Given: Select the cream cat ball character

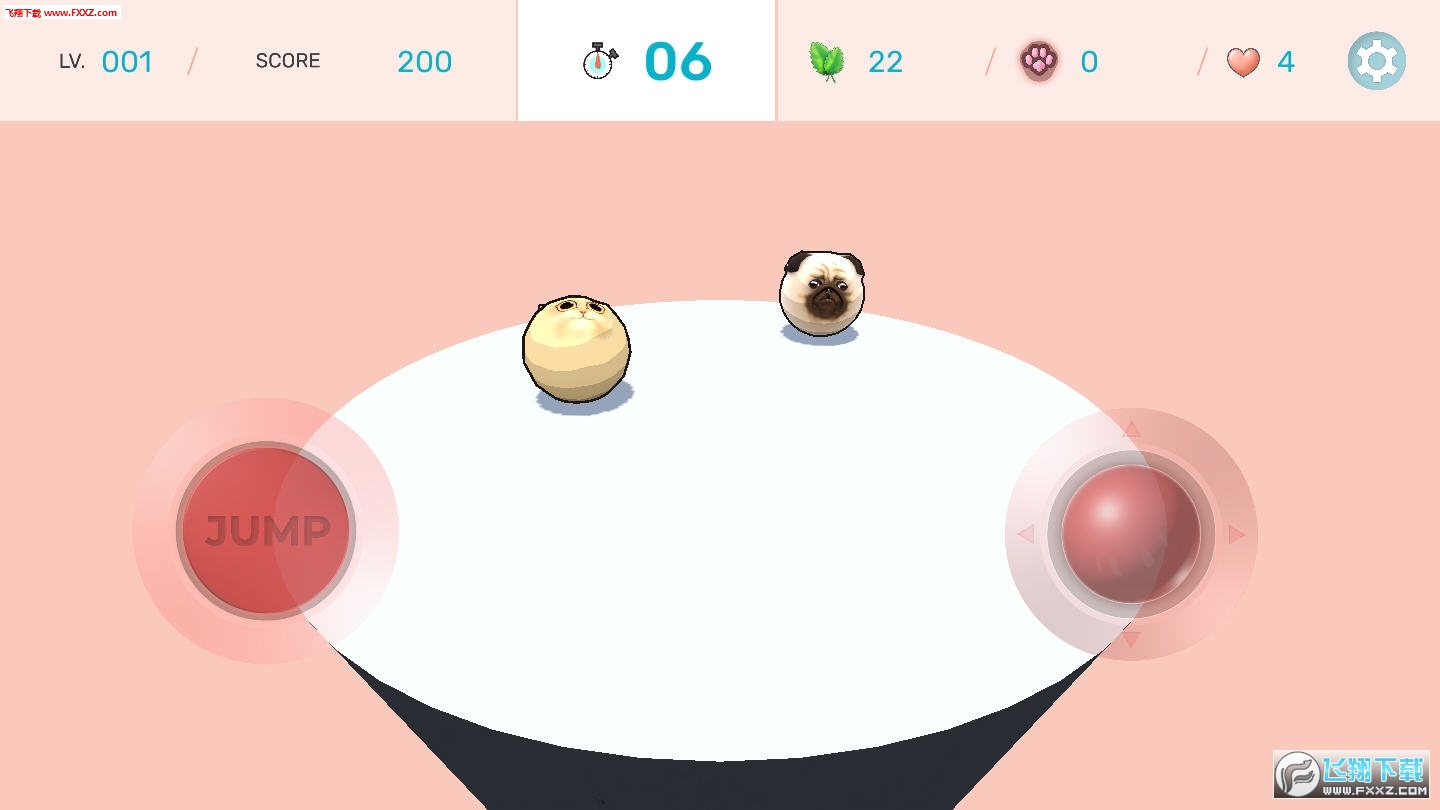Looking at the screenshot, I should coord(578,347).
